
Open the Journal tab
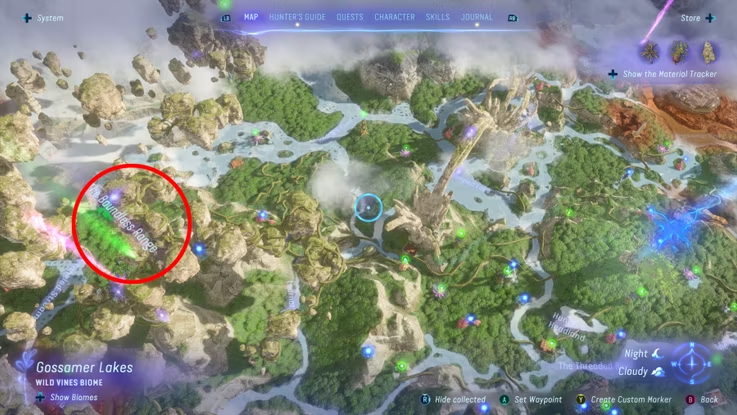tap(477, 17)
